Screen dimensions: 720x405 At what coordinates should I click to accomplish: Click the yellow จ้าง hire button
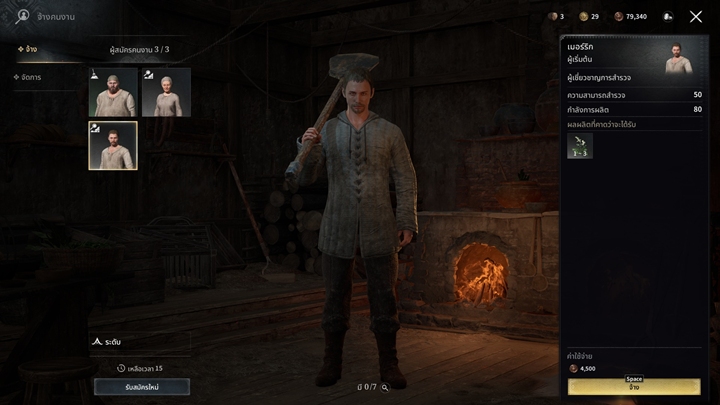pyautogui.click(x=634, y=387)
